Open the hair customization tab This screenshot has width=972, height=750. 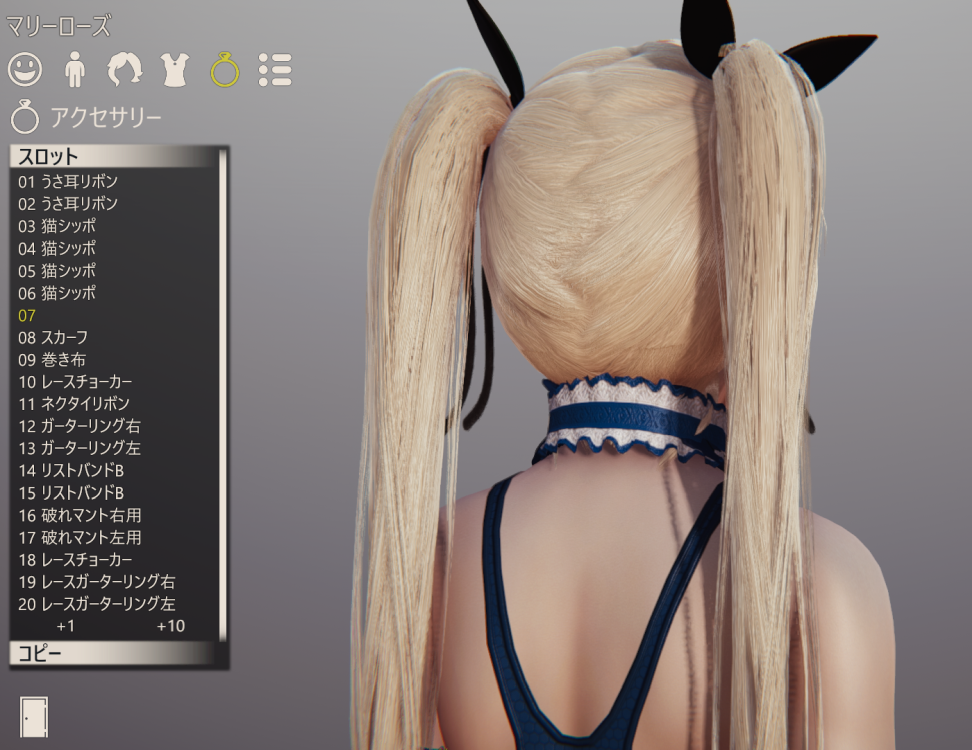point(125,68)
